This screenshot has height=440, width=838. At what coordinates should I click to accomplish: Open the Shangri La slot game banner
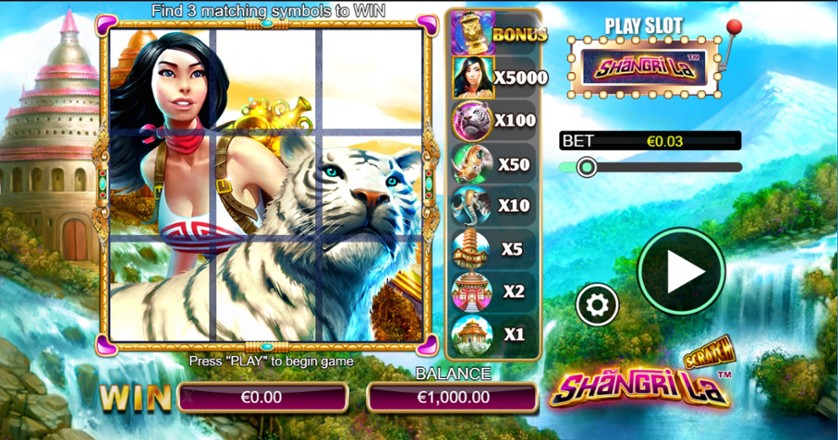tap(644, 69)
